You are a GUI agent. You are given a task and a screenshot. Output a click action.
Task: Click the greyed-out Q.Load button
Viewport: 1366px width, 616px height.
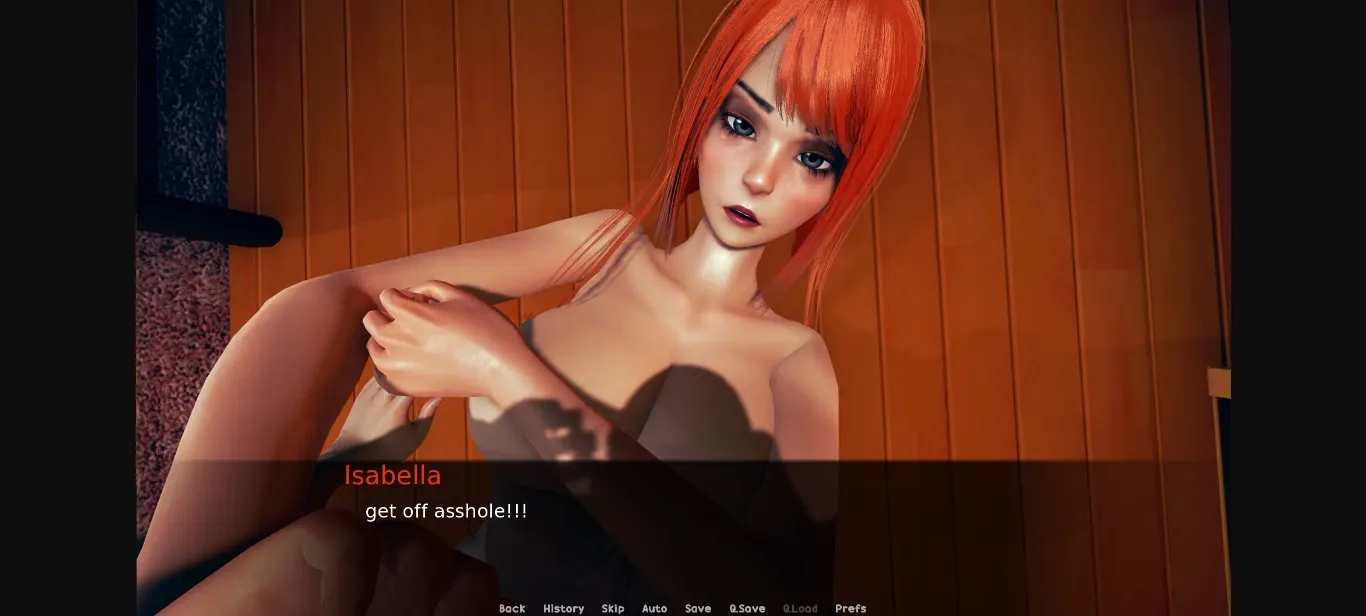[x=800, y=608]
